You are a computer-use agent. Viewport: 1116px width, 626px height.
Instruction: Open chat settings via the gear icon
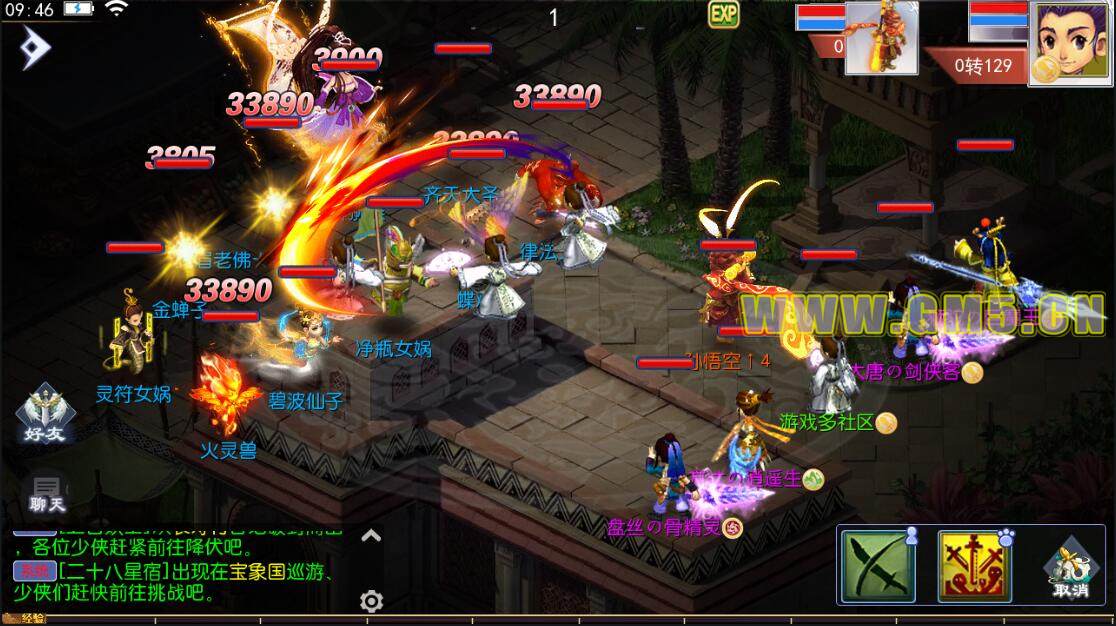coord(372,601)
